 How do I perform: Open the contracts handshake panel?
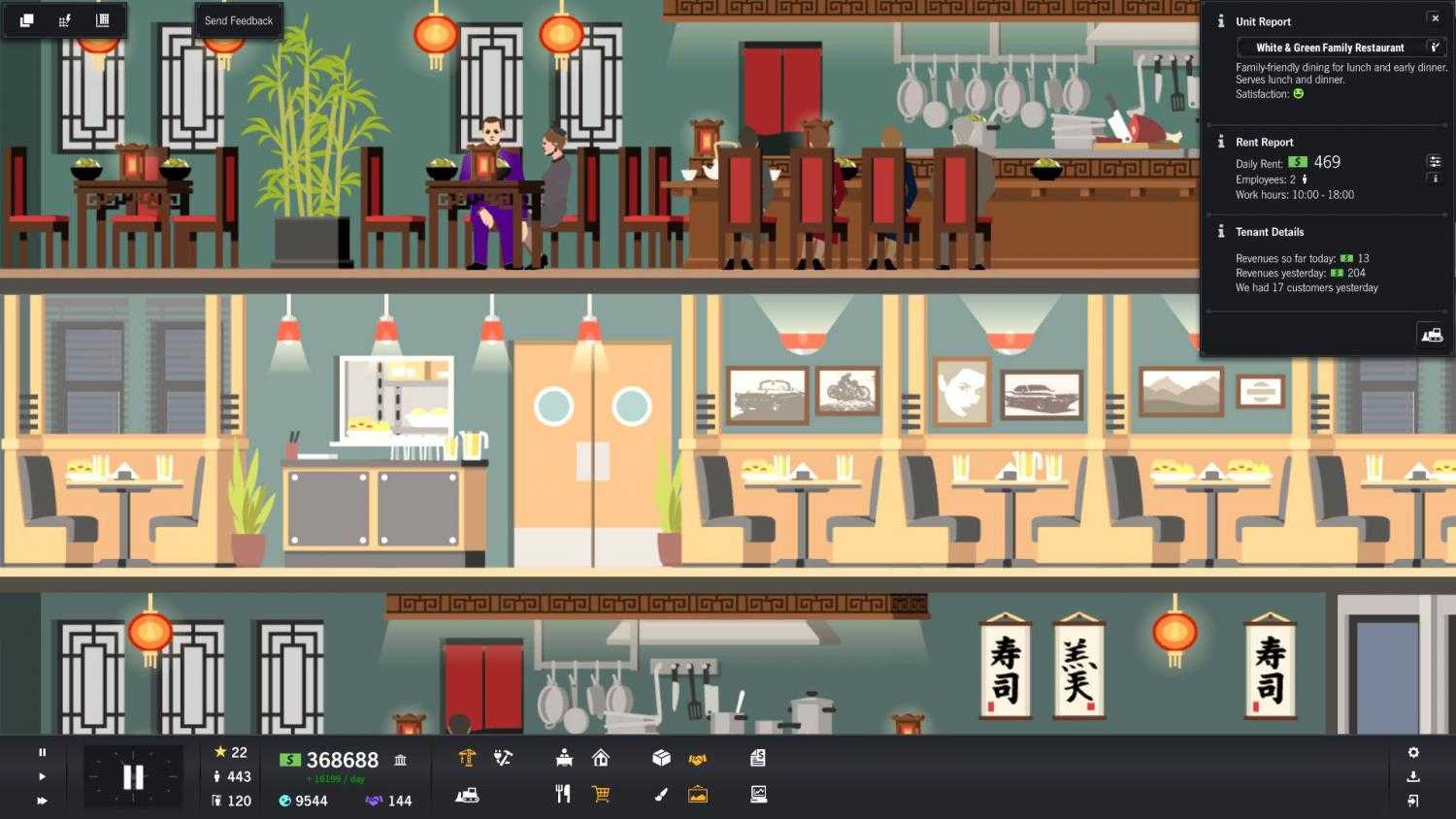[697, 758]
